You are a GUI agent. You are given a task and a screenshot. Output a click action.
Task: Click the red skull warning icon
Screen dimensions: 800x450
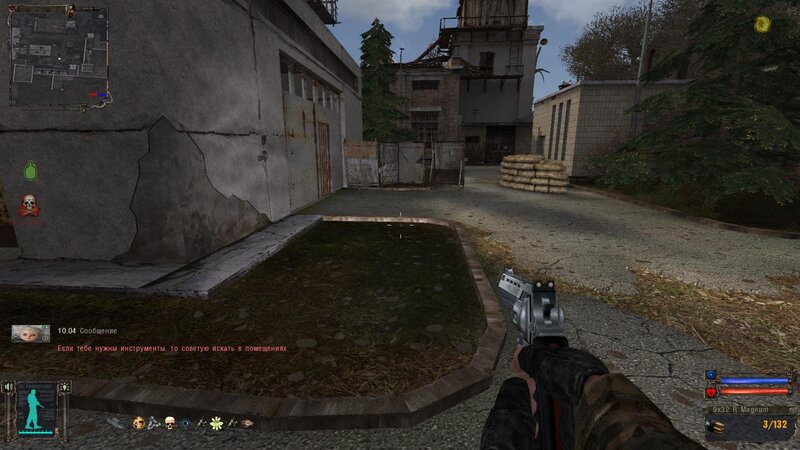pos(29,205)
